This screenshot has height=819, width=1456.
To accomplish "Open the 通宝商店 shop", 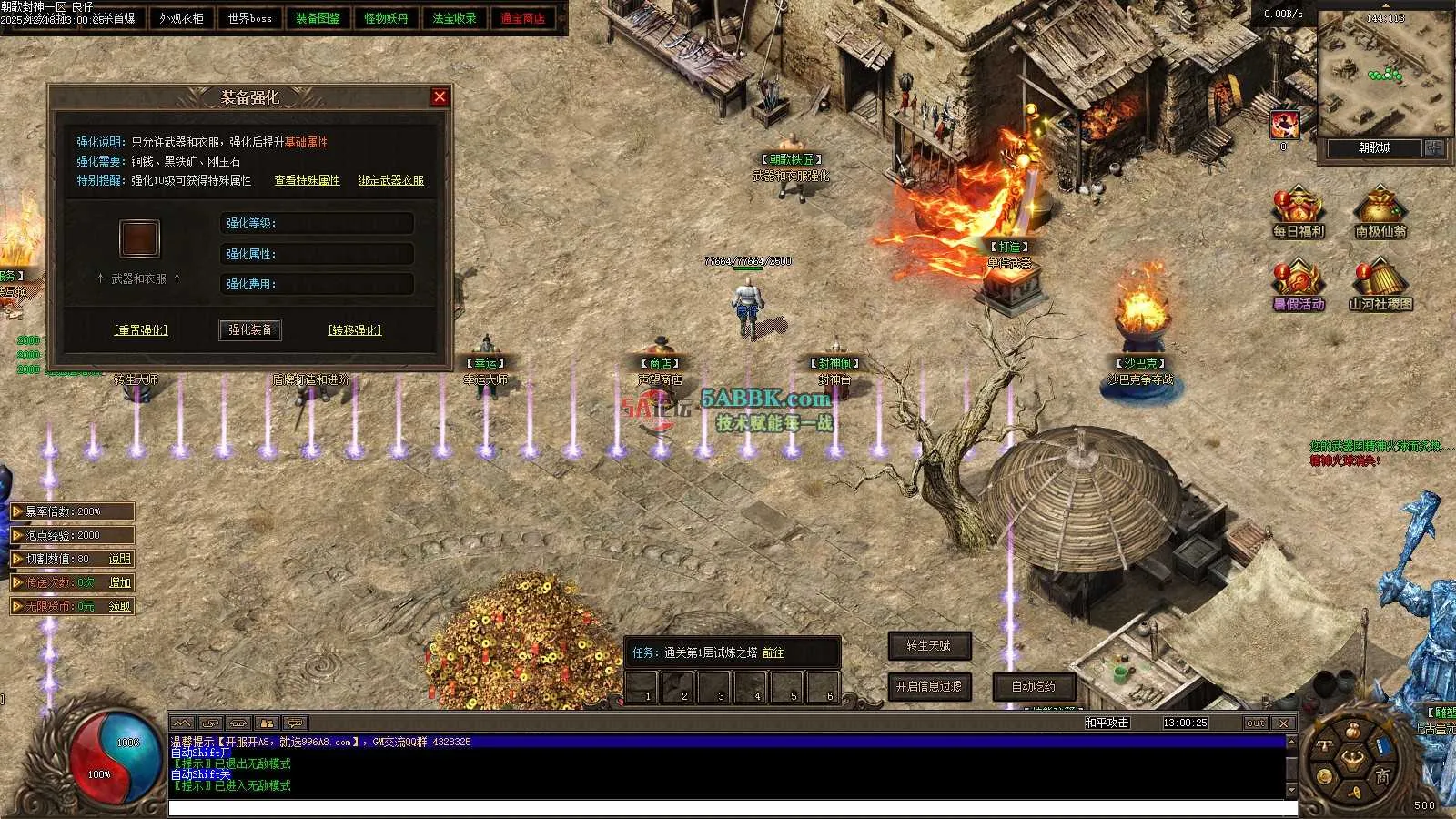I will pyautogui.click(x=522, y=18).
